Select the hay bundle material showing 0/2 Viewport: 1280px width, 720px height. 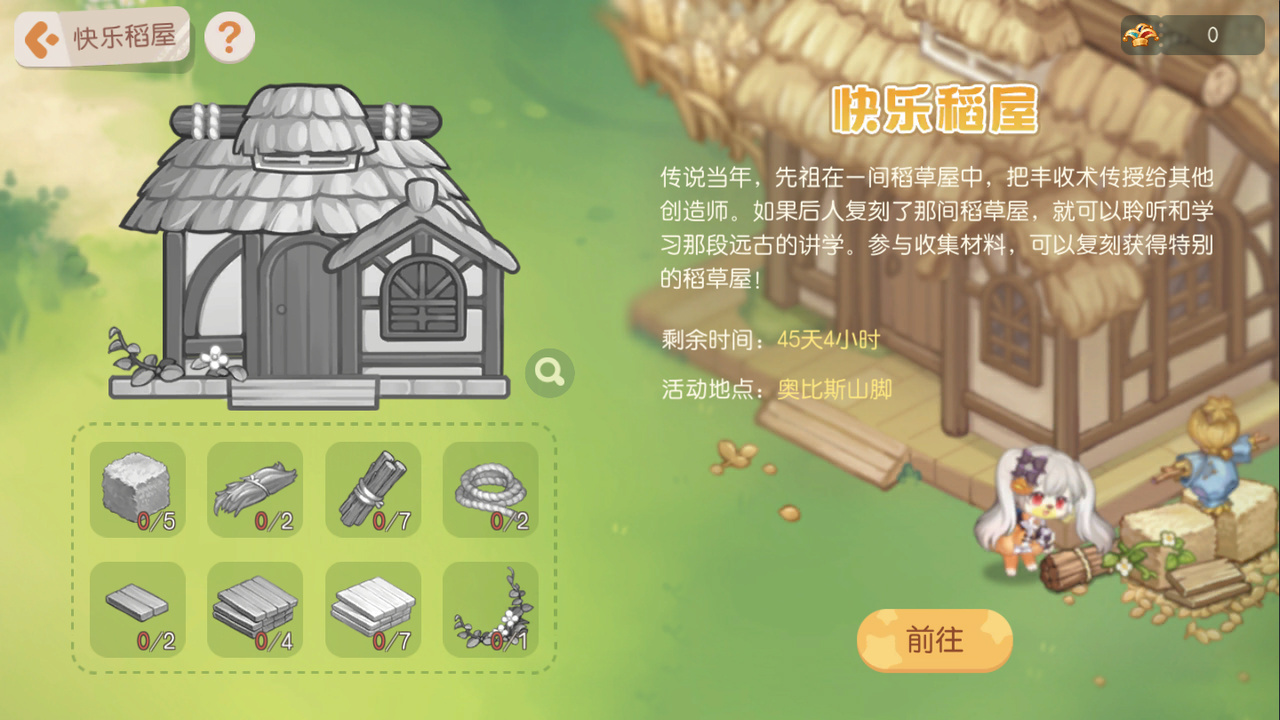[255, 489]
